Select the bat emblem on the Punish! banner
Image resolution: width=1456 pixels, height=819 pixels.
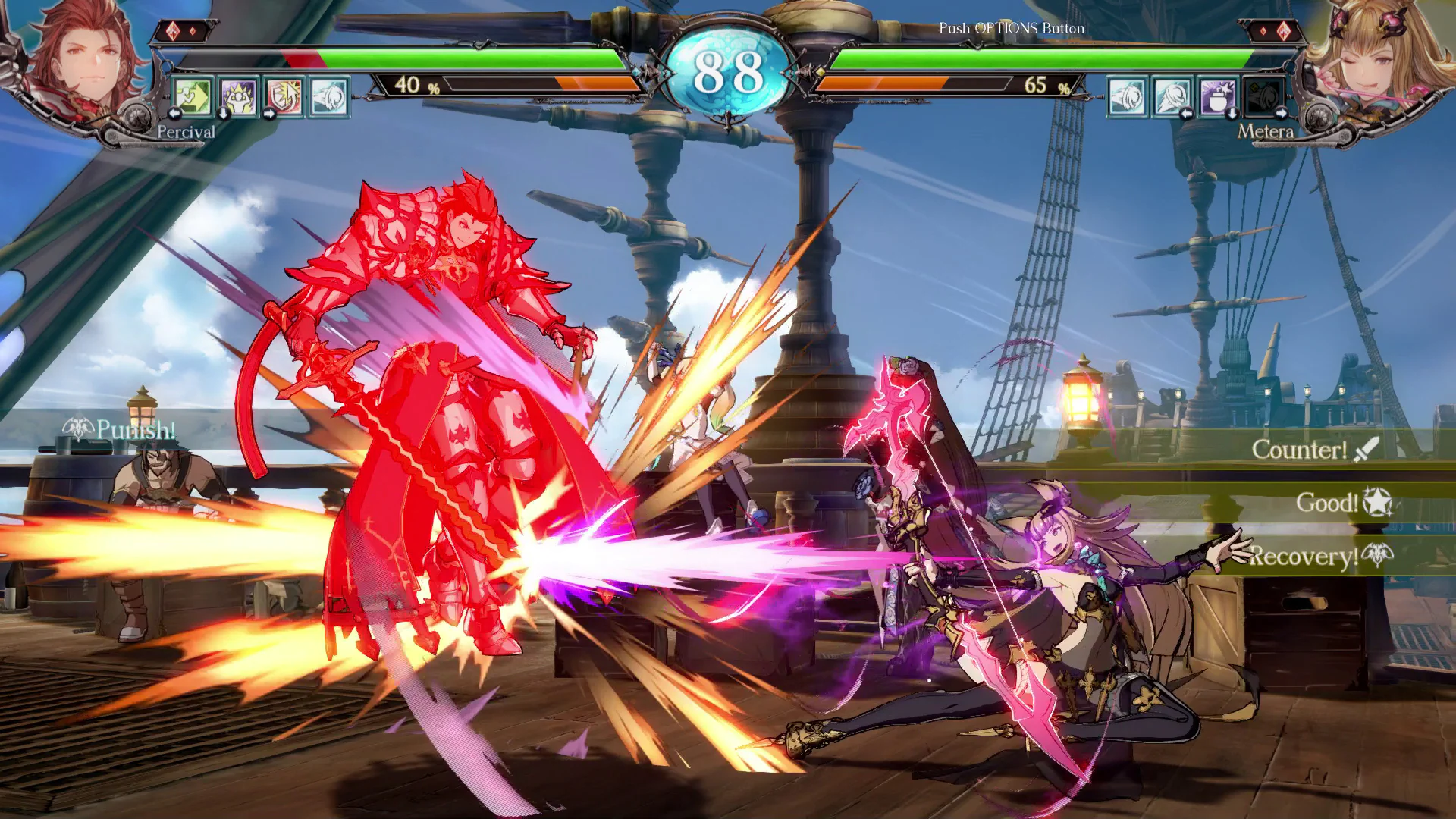click(x=76, y=427)
